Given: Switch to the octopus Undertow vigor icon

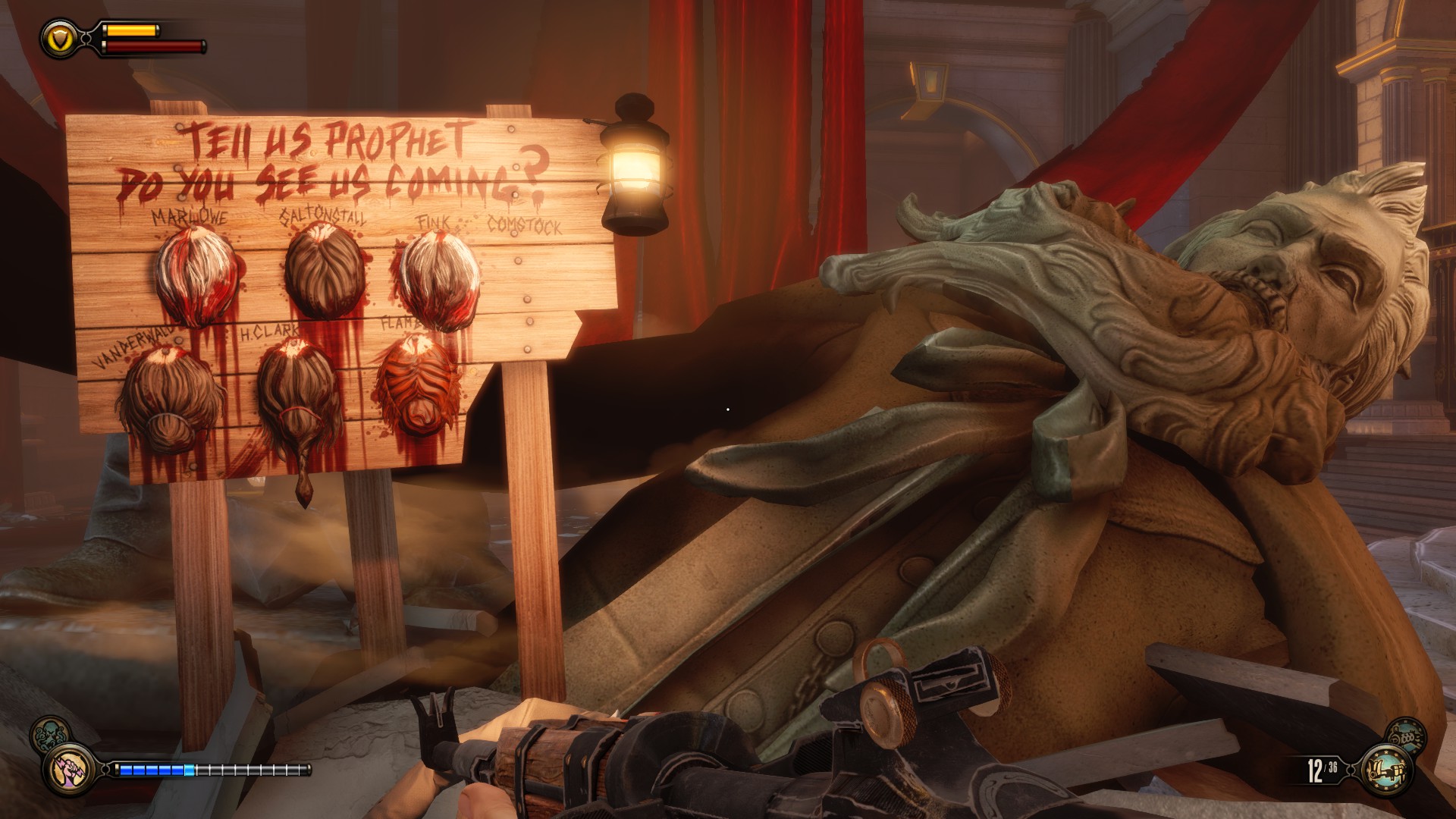Looking at the screenshot, I should click(49, 735).
